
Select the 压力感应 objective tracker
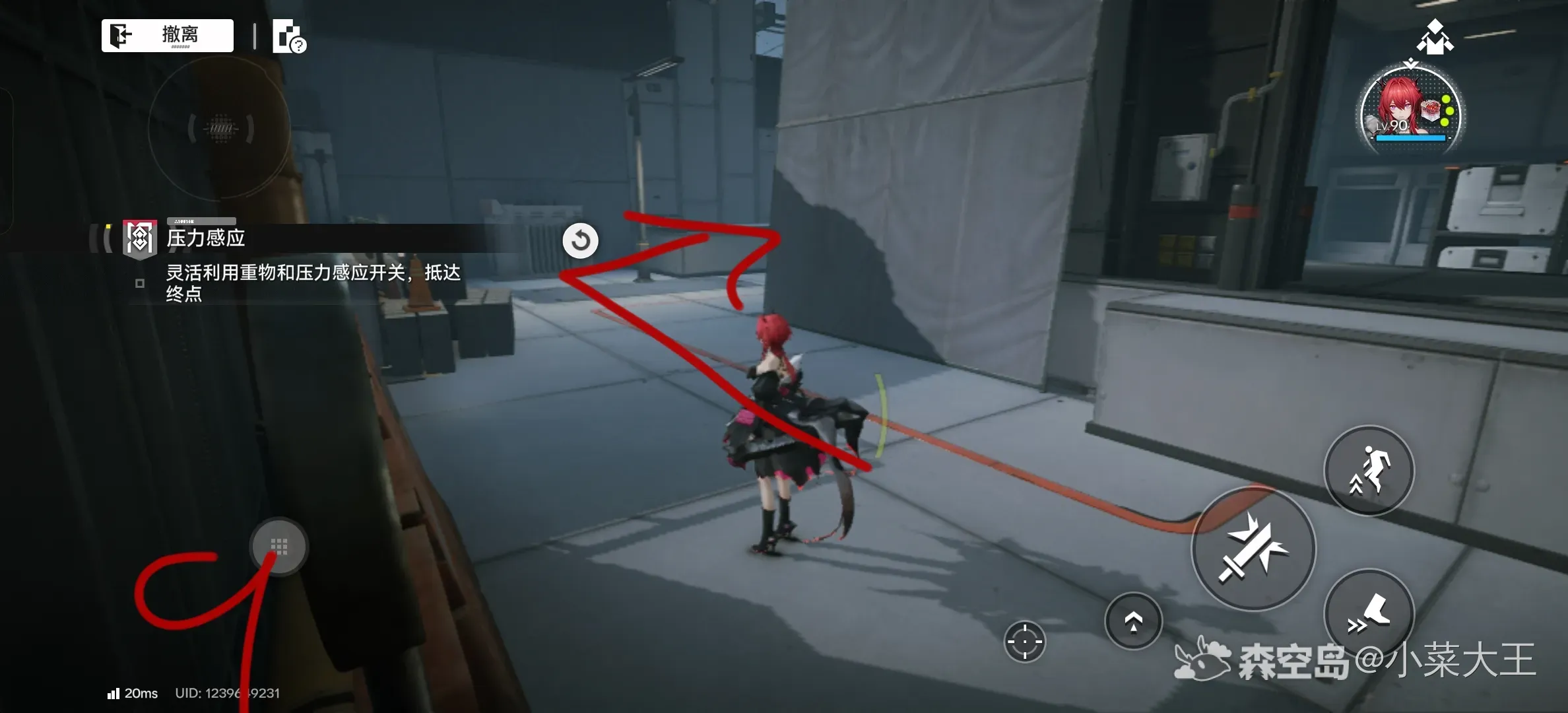click(206, 238)
